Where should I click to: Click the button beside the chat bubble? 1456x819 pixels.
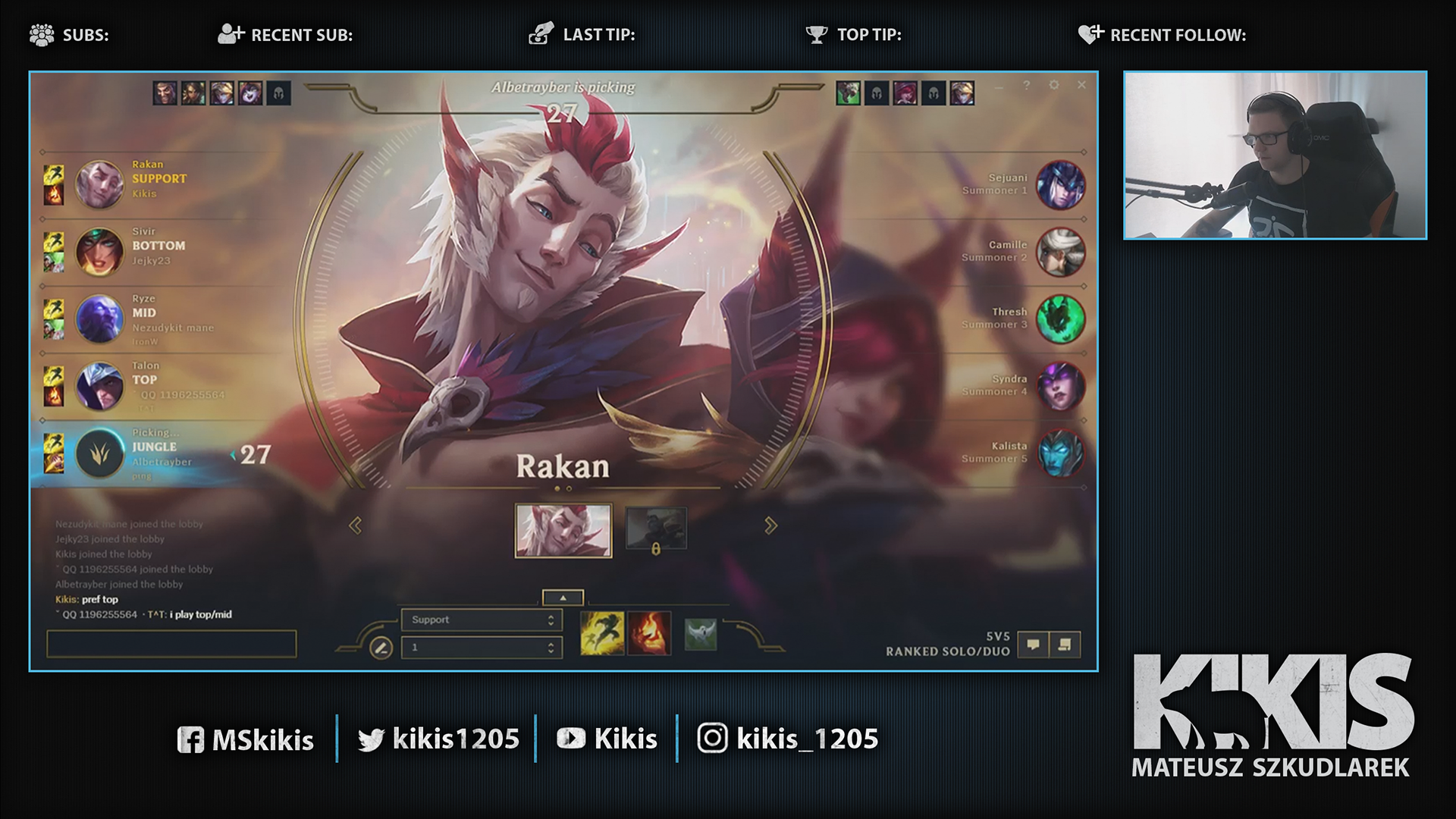pyautogui.click(x=1065, y=645)
